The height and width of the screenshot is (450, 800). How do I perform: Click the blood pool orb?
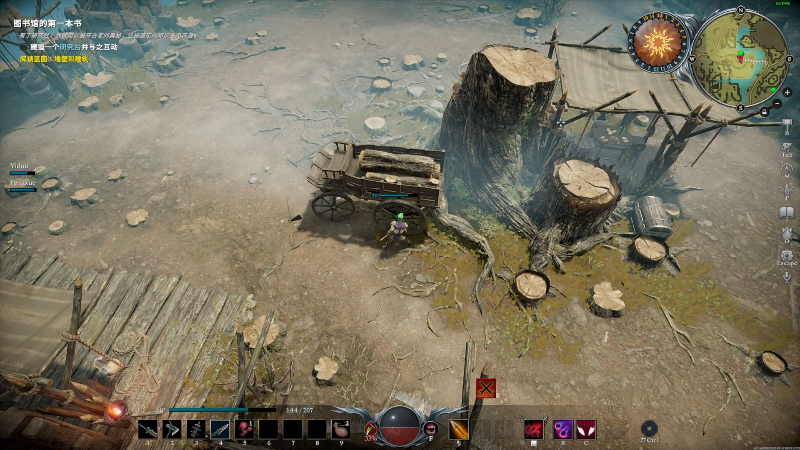pyautogui.click(x=400, y=426)
